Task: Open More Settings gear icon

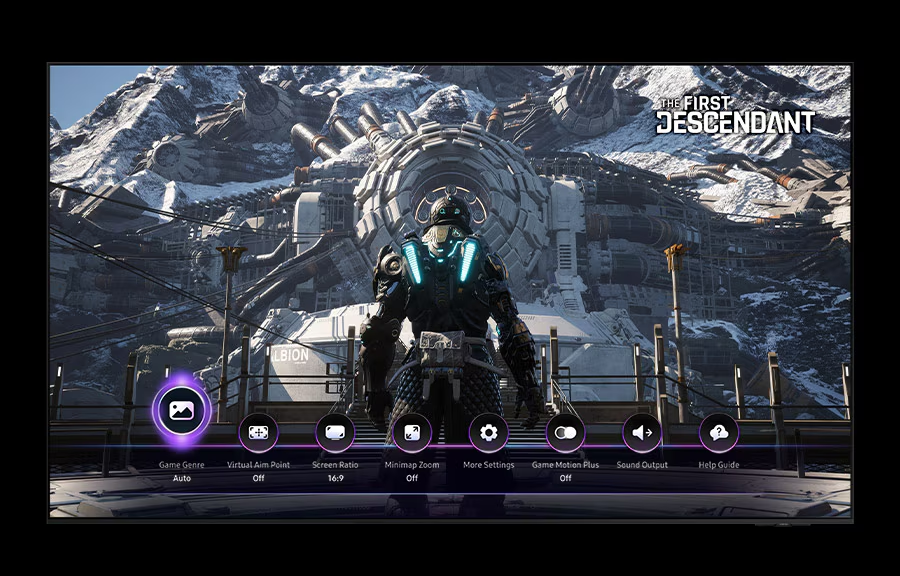Action: click(x=488, y=433)
